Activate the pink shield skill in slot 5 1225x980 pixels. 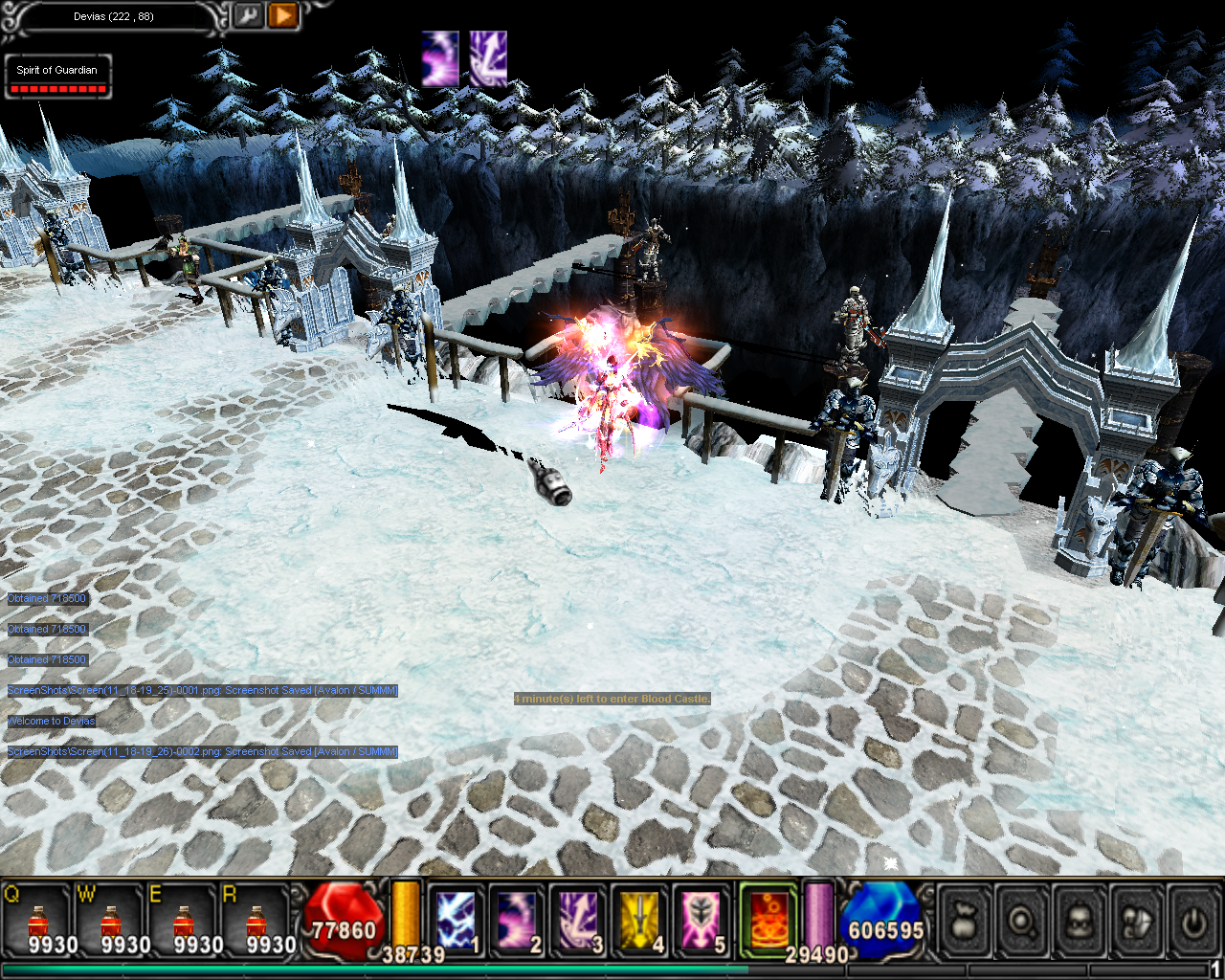tap(702, 921)
